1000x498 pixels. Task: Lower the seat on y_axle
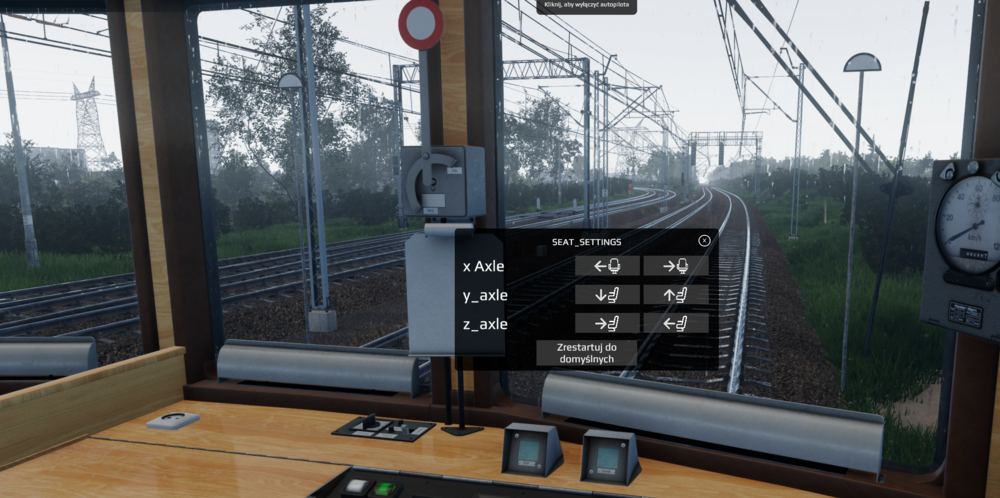click(607, 295)
